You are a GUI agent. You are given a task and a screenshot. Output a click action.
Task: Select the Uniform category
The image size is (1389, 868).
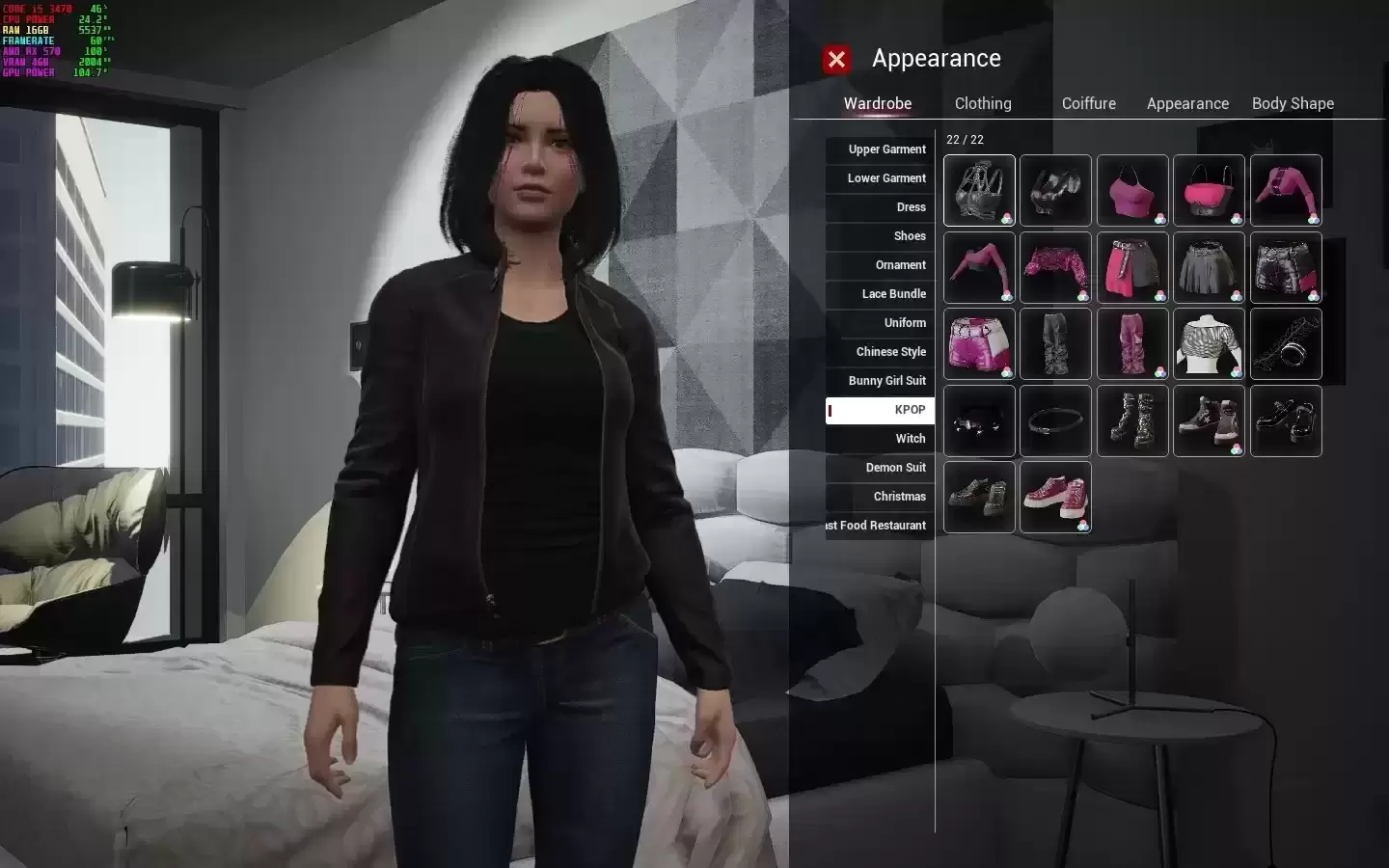coord(880,323)
